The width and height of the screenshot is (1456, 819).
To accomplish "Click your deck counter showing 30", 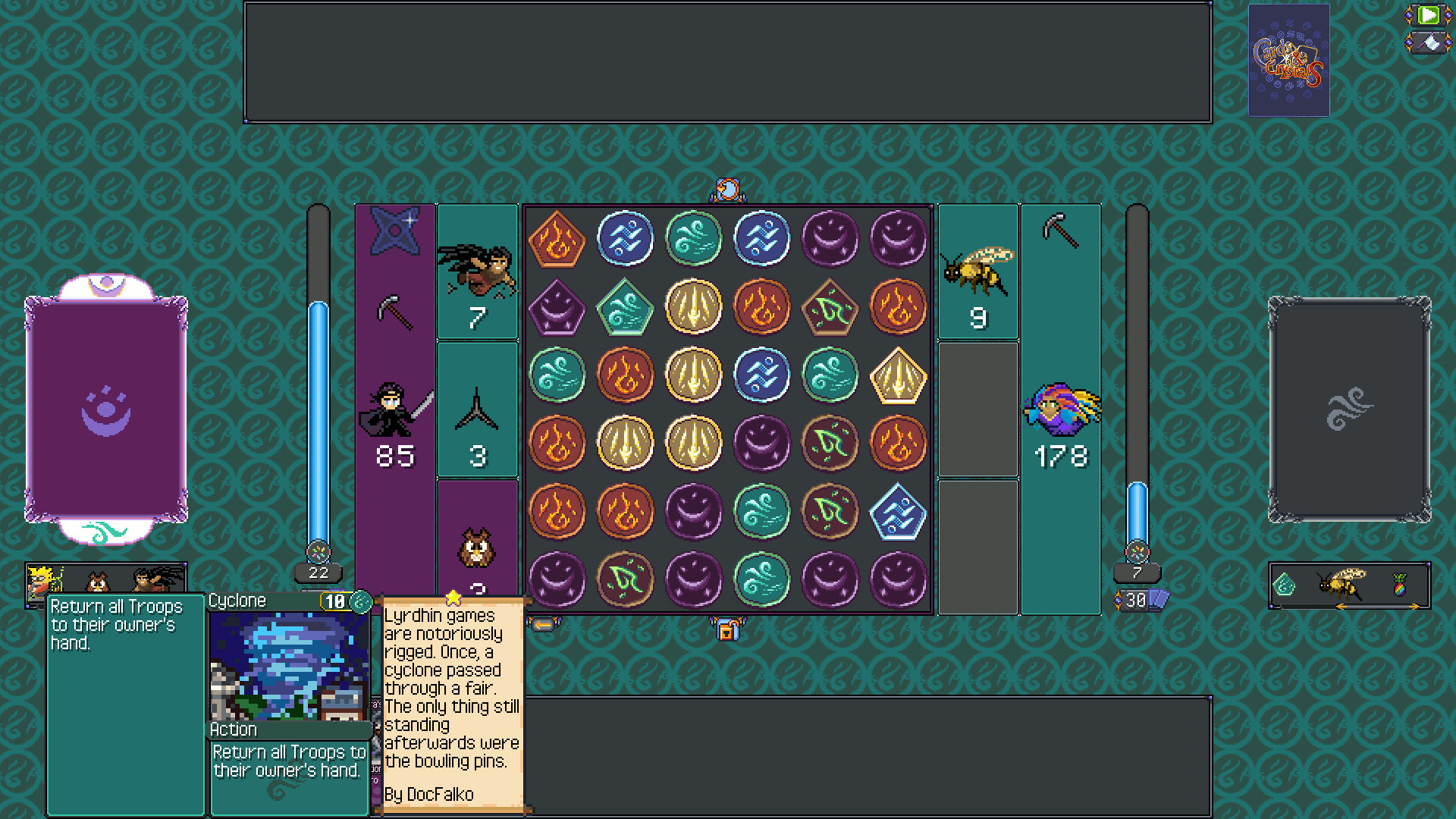I will tap(1137, 599).
